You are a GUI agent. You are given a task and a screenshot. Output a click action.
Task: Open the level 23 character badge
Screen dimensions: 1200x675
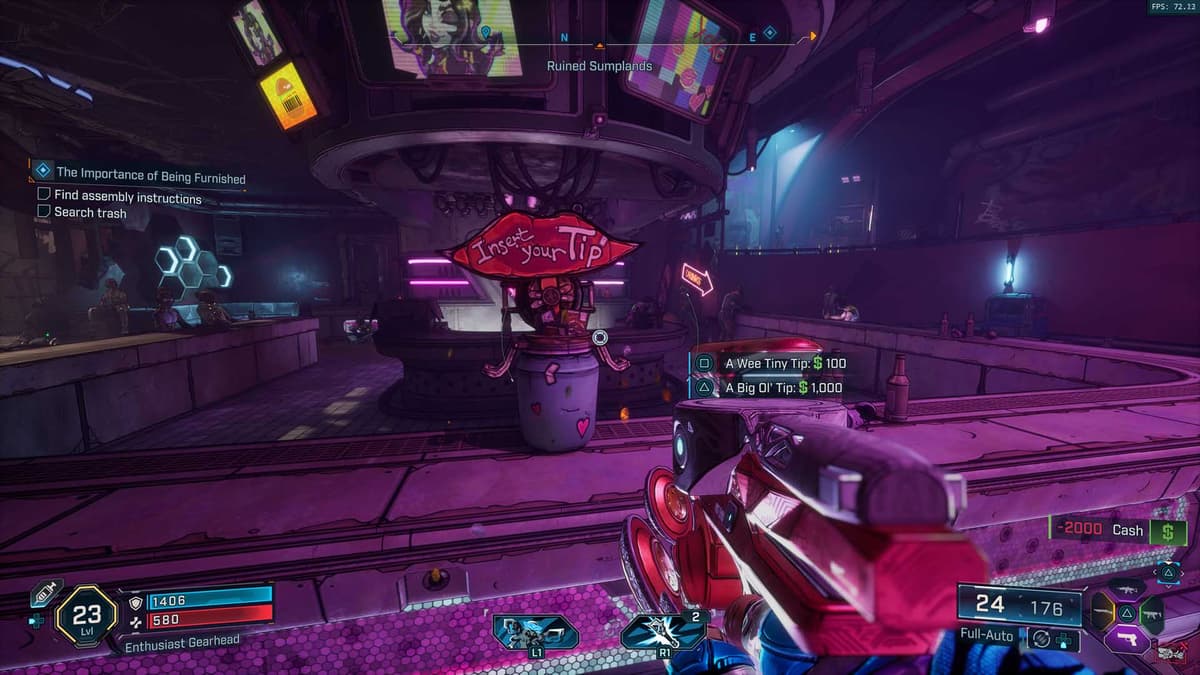click(87, 611)
